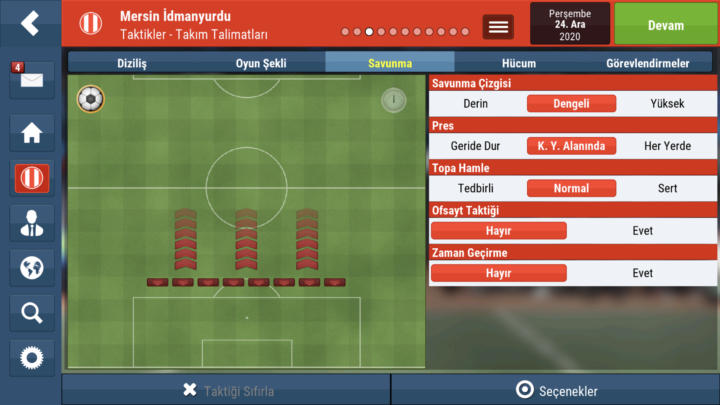This screenshot has width=720, height=405.
Task: Open the Oyun Şekli tab
Action: click(x=260, y=63)
